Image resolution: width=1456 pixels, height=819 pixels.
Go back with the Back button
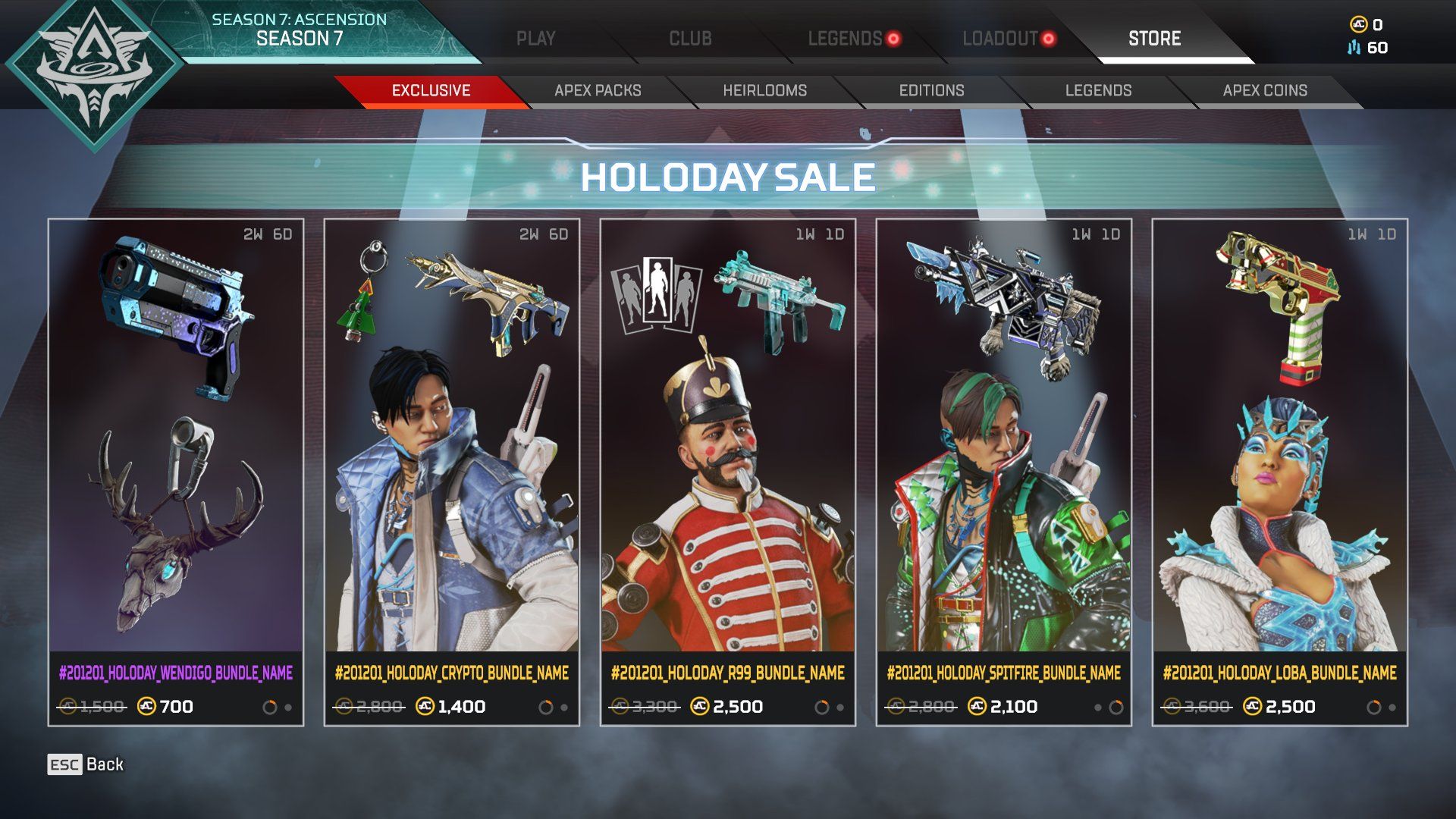point(86,764)
